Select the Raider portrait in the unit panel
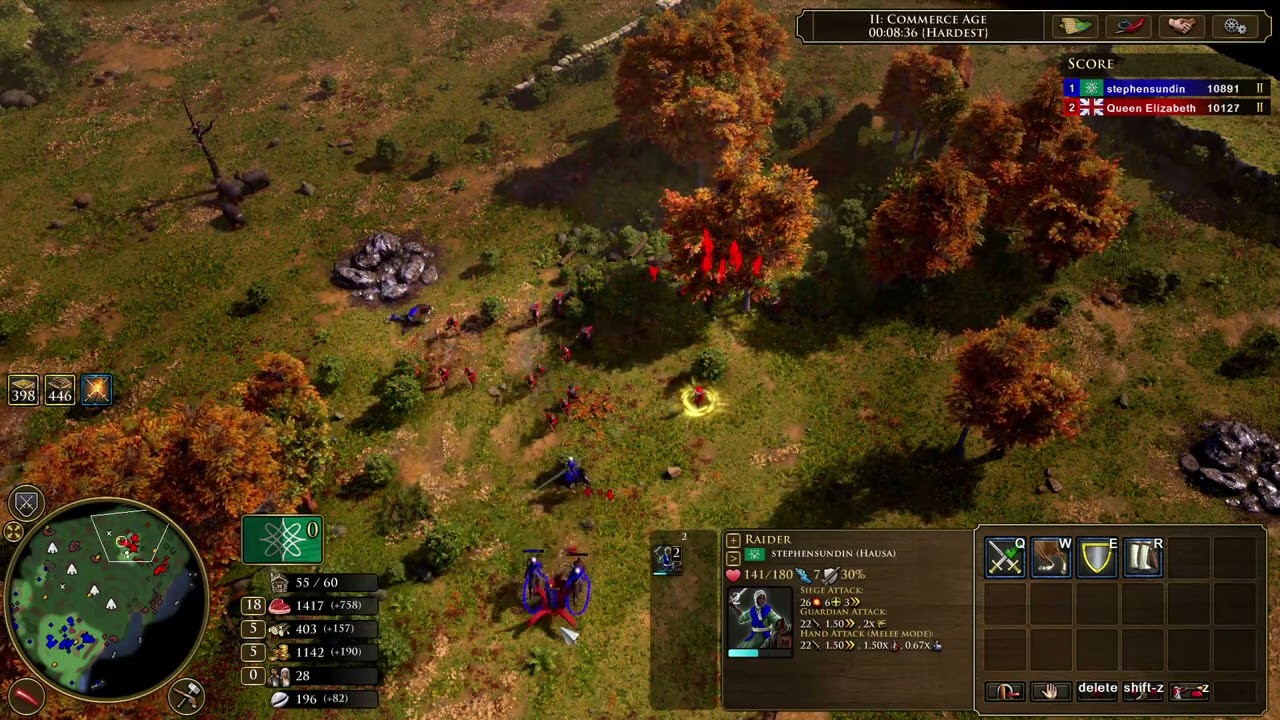Viewport: 1280px width, 720px height. click(758, 618)
